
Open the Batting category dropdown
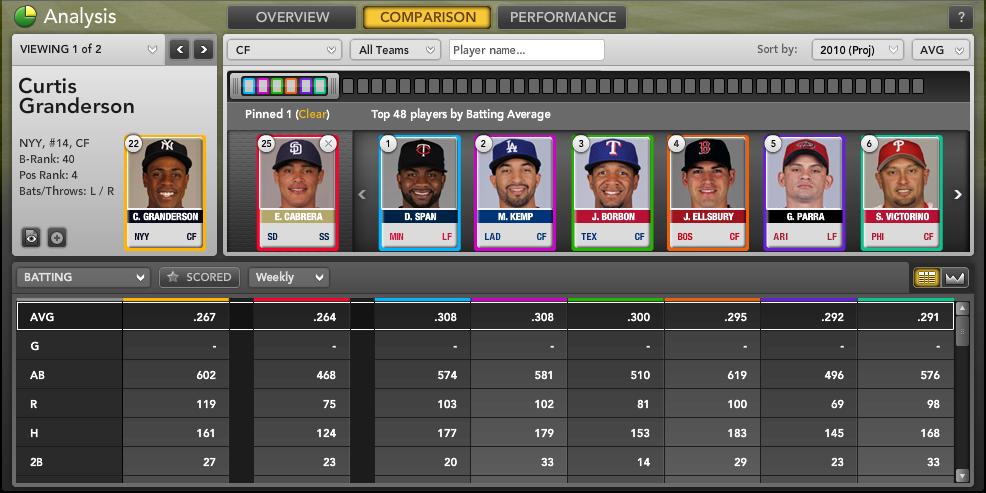pyautogui.click(x=84, y=277)
